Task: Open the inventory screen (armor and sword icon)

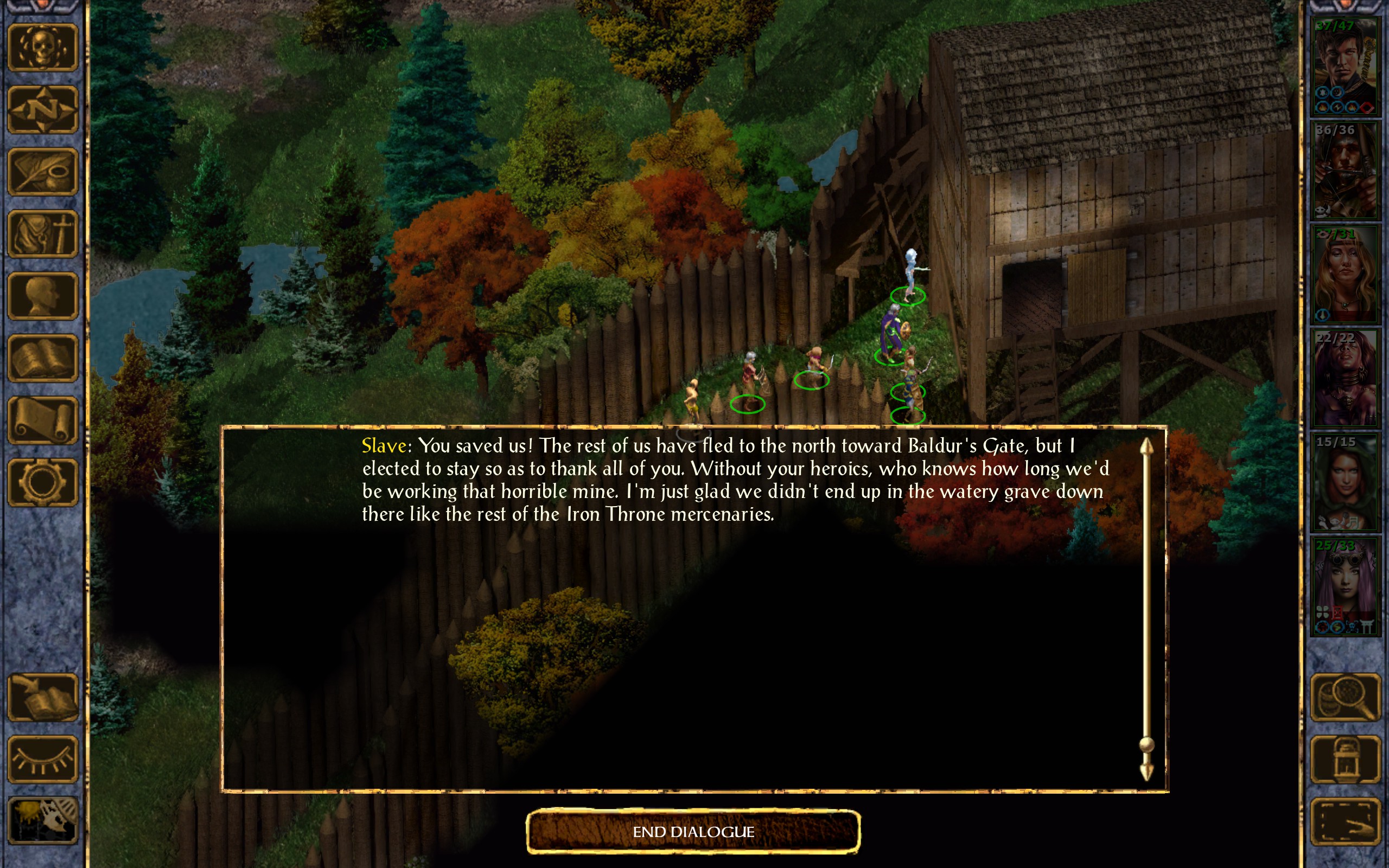Action: 42,234
